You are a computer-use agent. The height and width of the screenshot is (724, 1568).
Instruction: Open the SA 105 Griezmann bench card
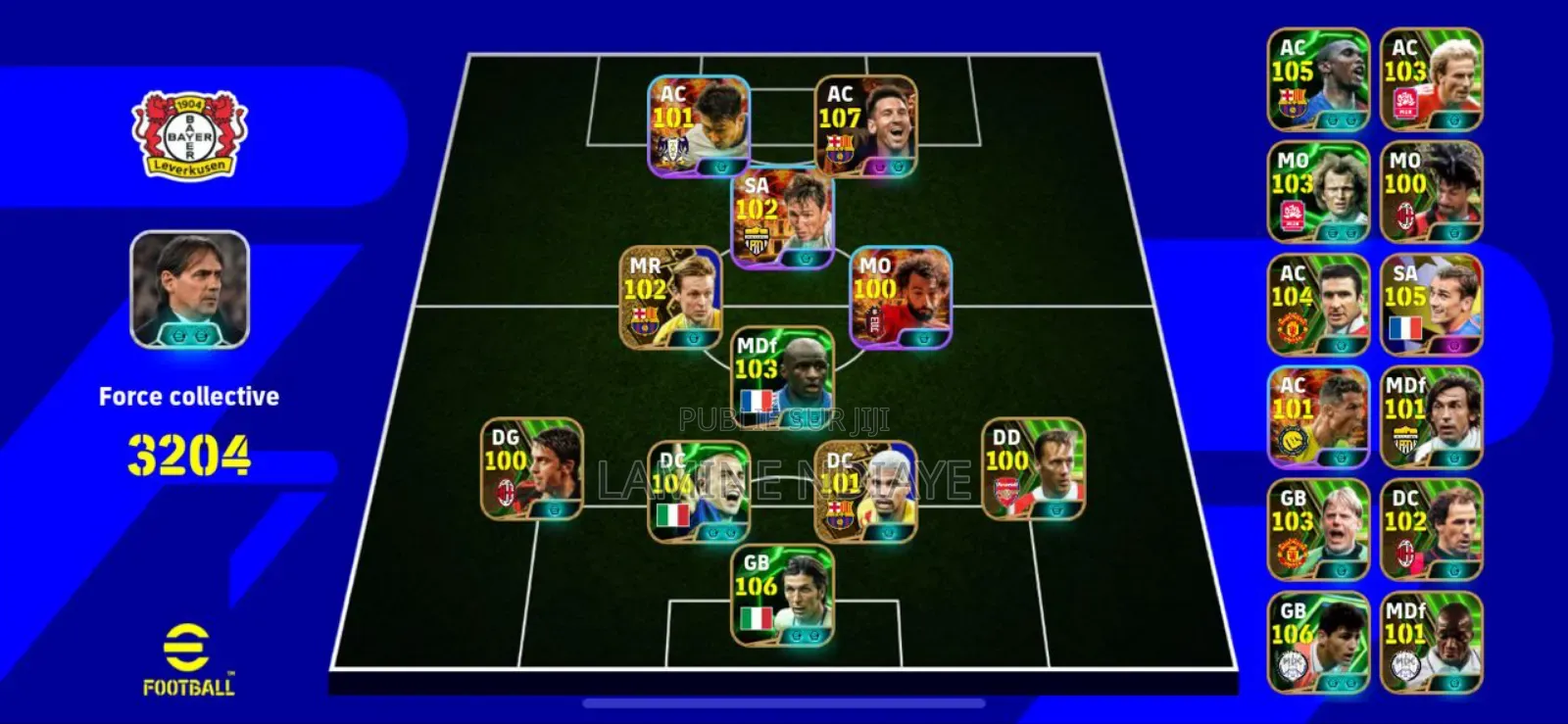point(1431,304)
